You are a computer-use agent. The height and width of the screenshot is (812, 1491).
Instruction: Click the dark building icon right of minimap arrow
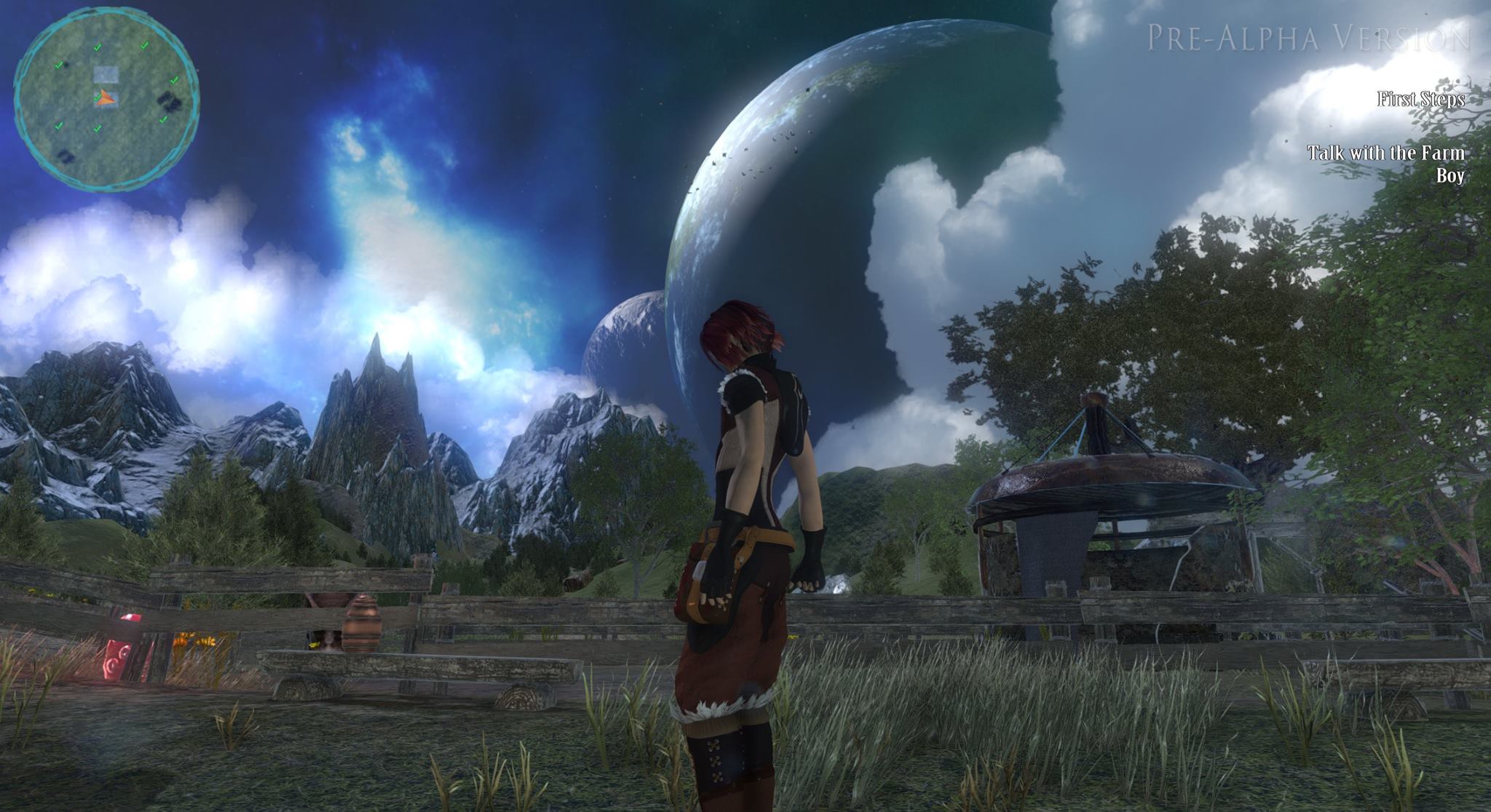(169, 100)
